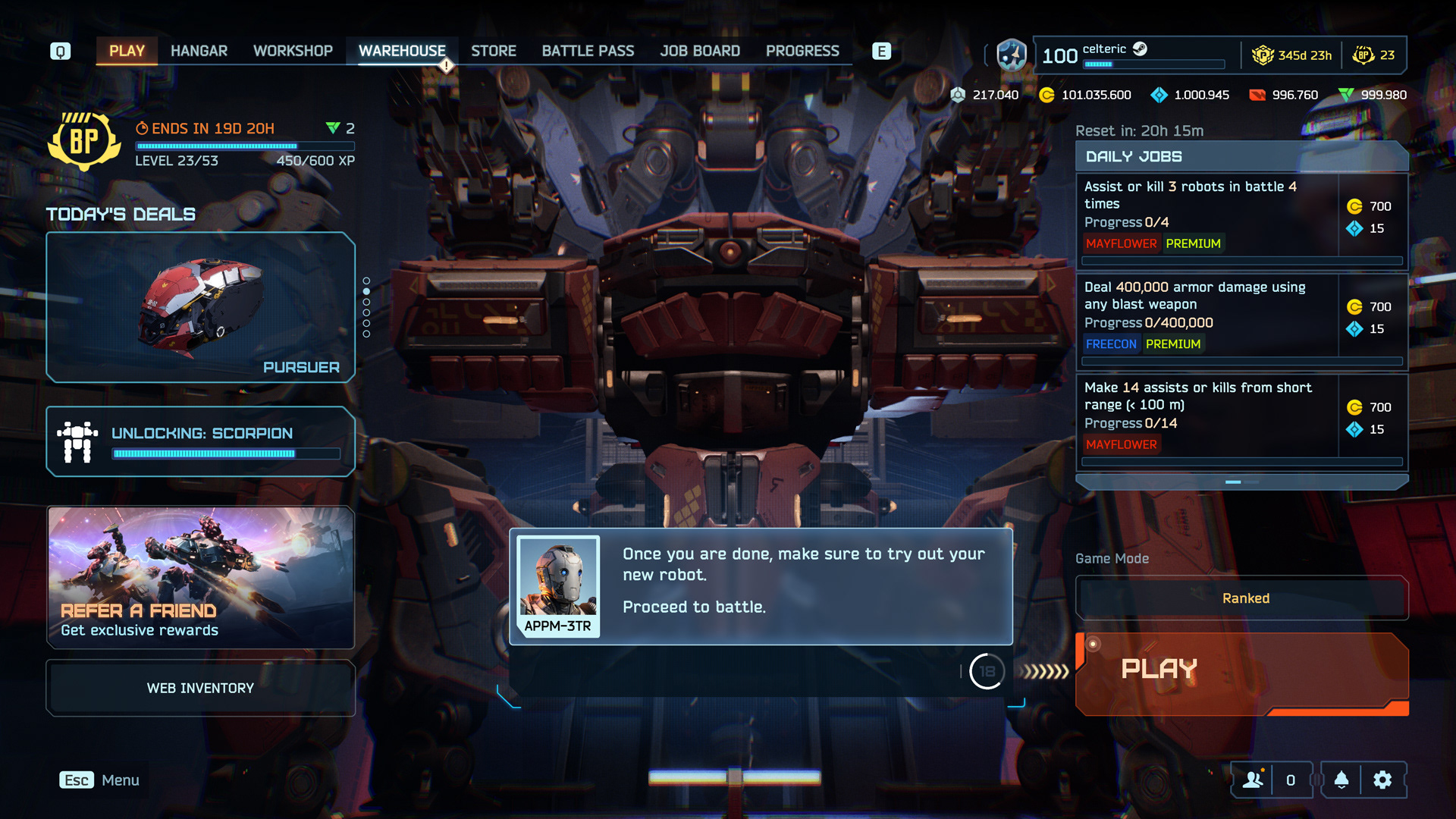Open the Web Inventory
Image resolution: width=1456 pixels, height=819 pixels.
201,688
